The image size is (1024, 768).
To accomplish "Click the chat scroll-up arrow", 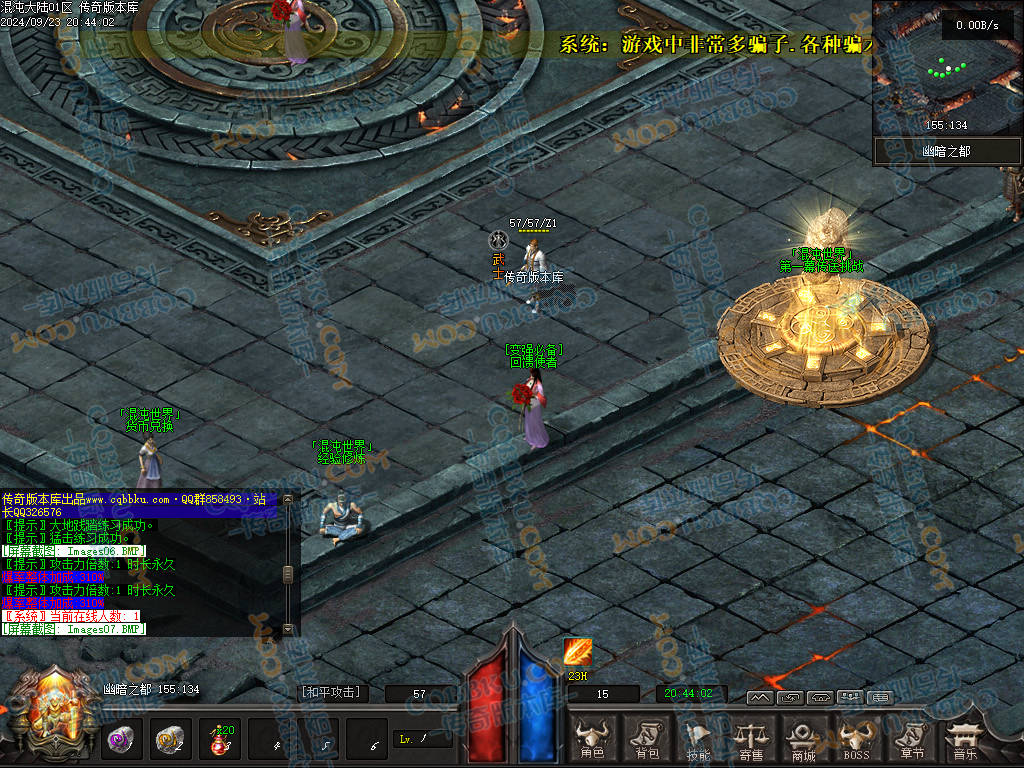I will coord(288,498).
